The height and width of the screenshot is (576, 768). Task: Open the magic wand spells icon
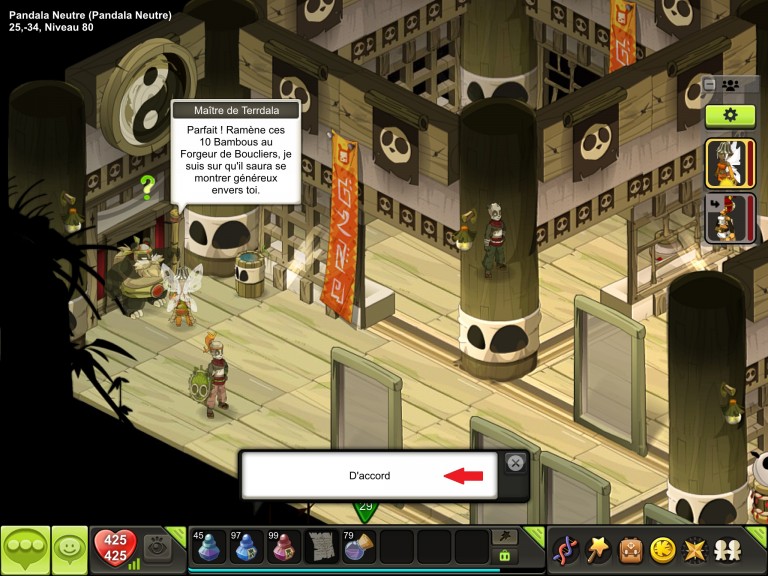[x=599, y=550]
